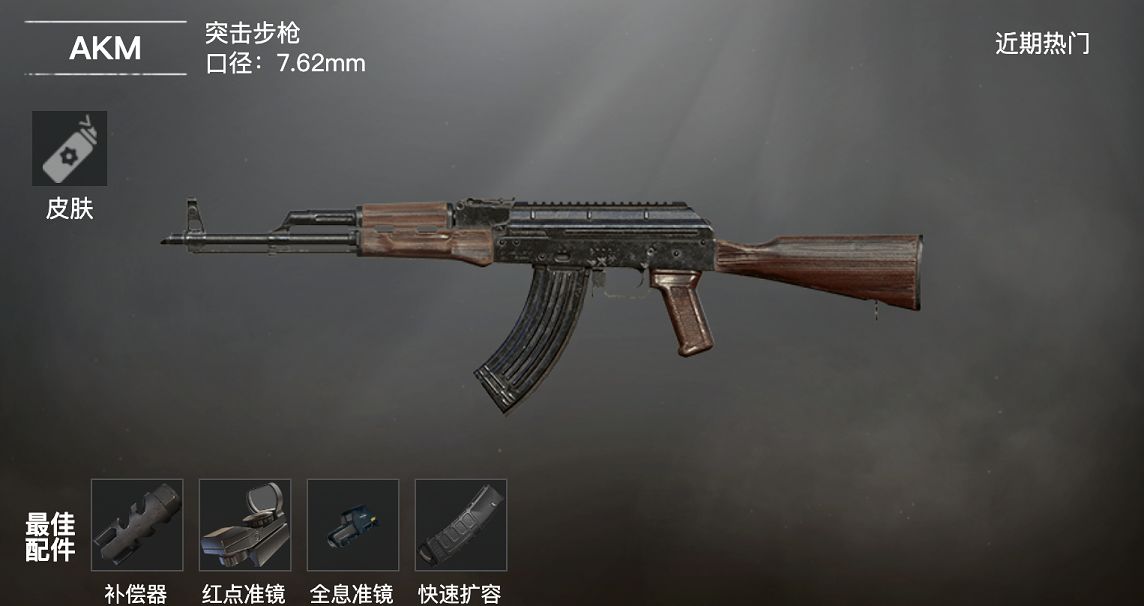Select the 快速扩容 extended quickdraw magazine slot
This screenshot has height=606, width=1144.
[461, 525]
